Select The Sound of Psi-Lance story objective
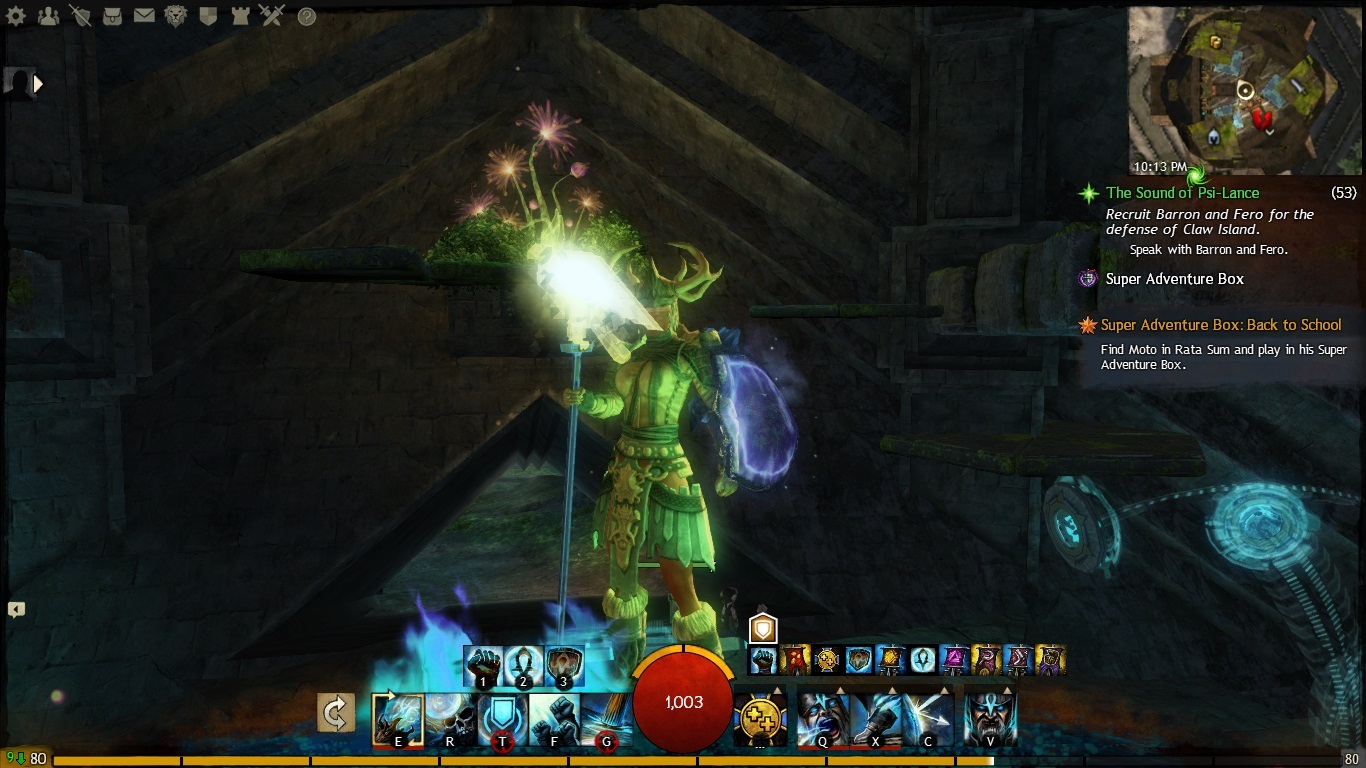 pyautogui.click(x=1182, y=193)
